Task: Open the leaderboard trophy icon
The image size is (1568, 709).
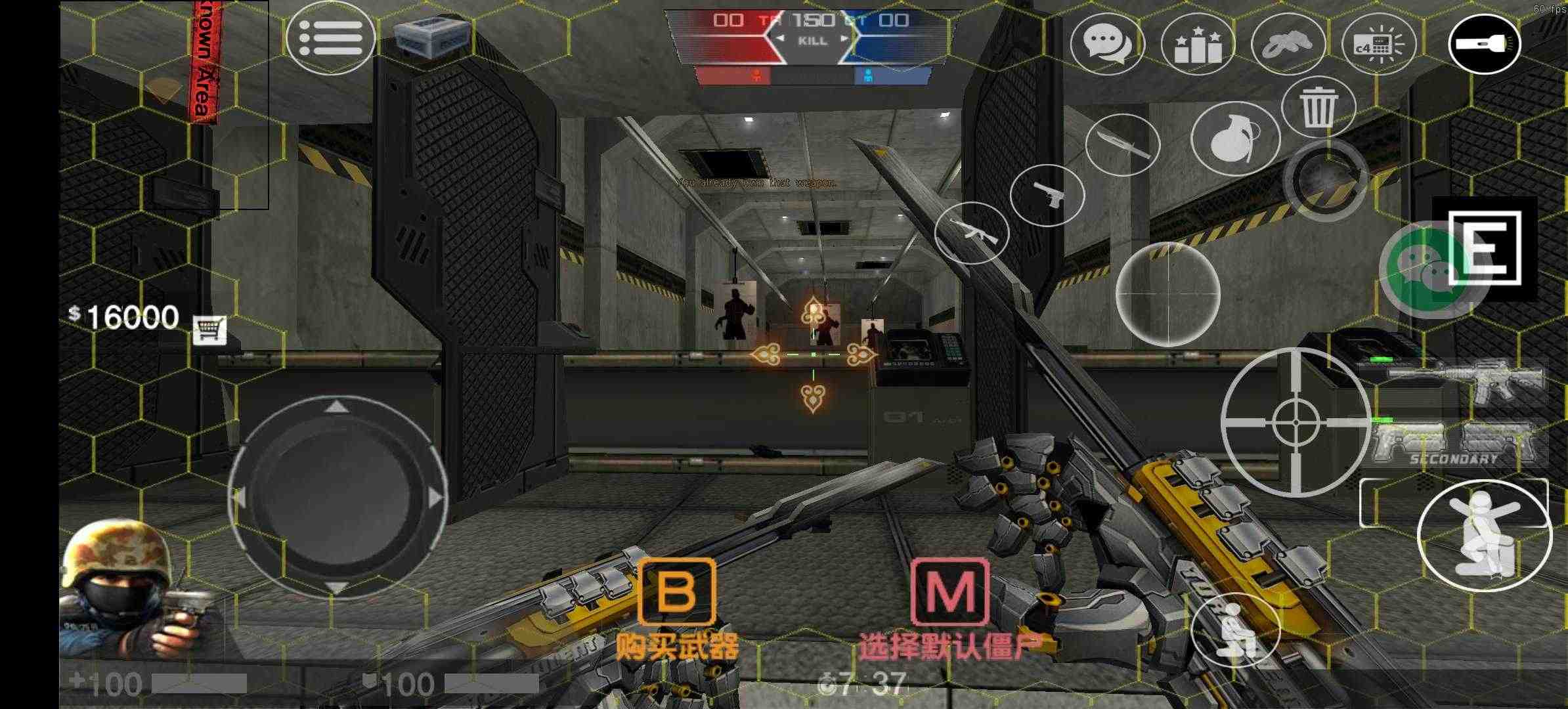Action: [1197, 43]
